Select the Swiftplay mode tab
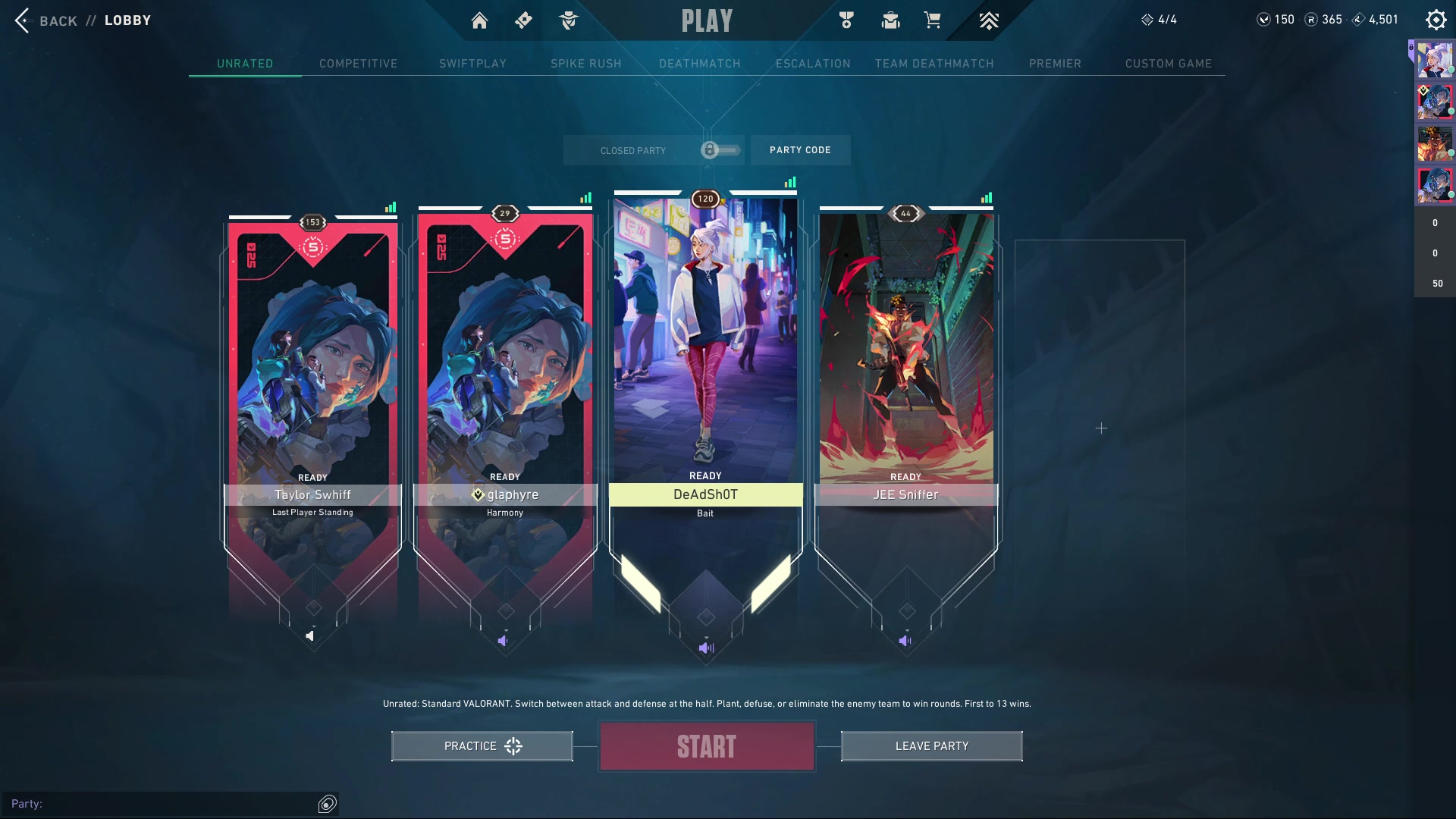Viewport: 1456px width, 819px height. pyautogui.click(x=472, y=64)
